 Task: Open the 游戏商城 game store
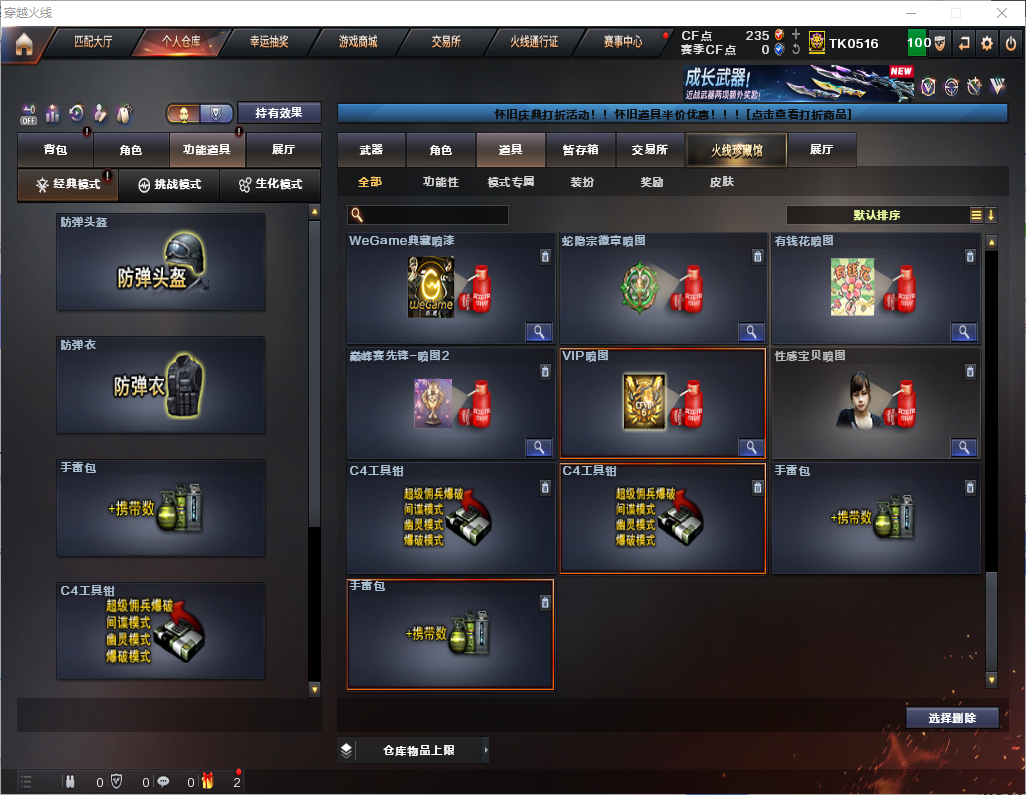[357, 42]
